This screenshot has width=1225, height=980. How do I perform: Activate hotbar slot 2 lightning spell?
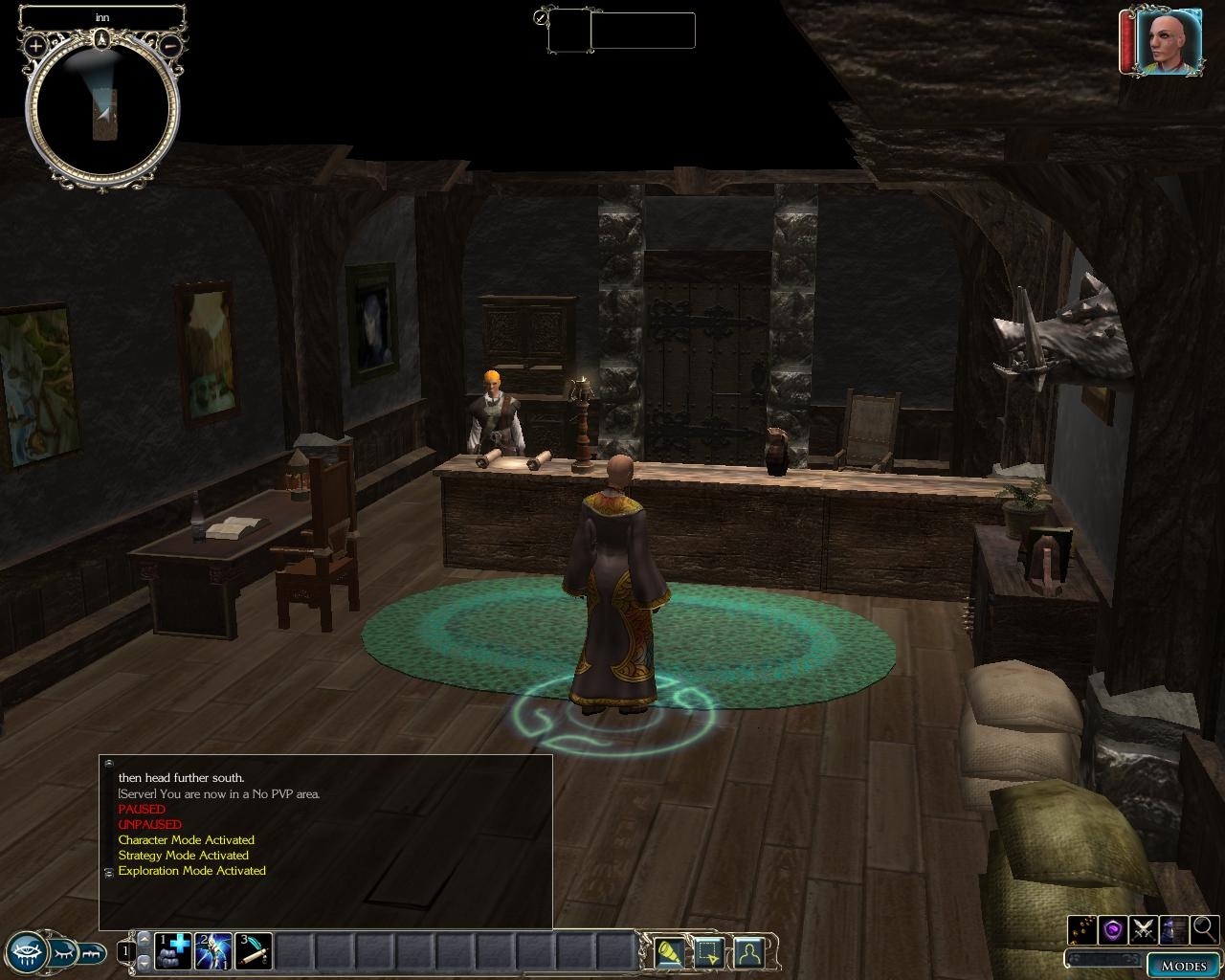pos(213,951)
